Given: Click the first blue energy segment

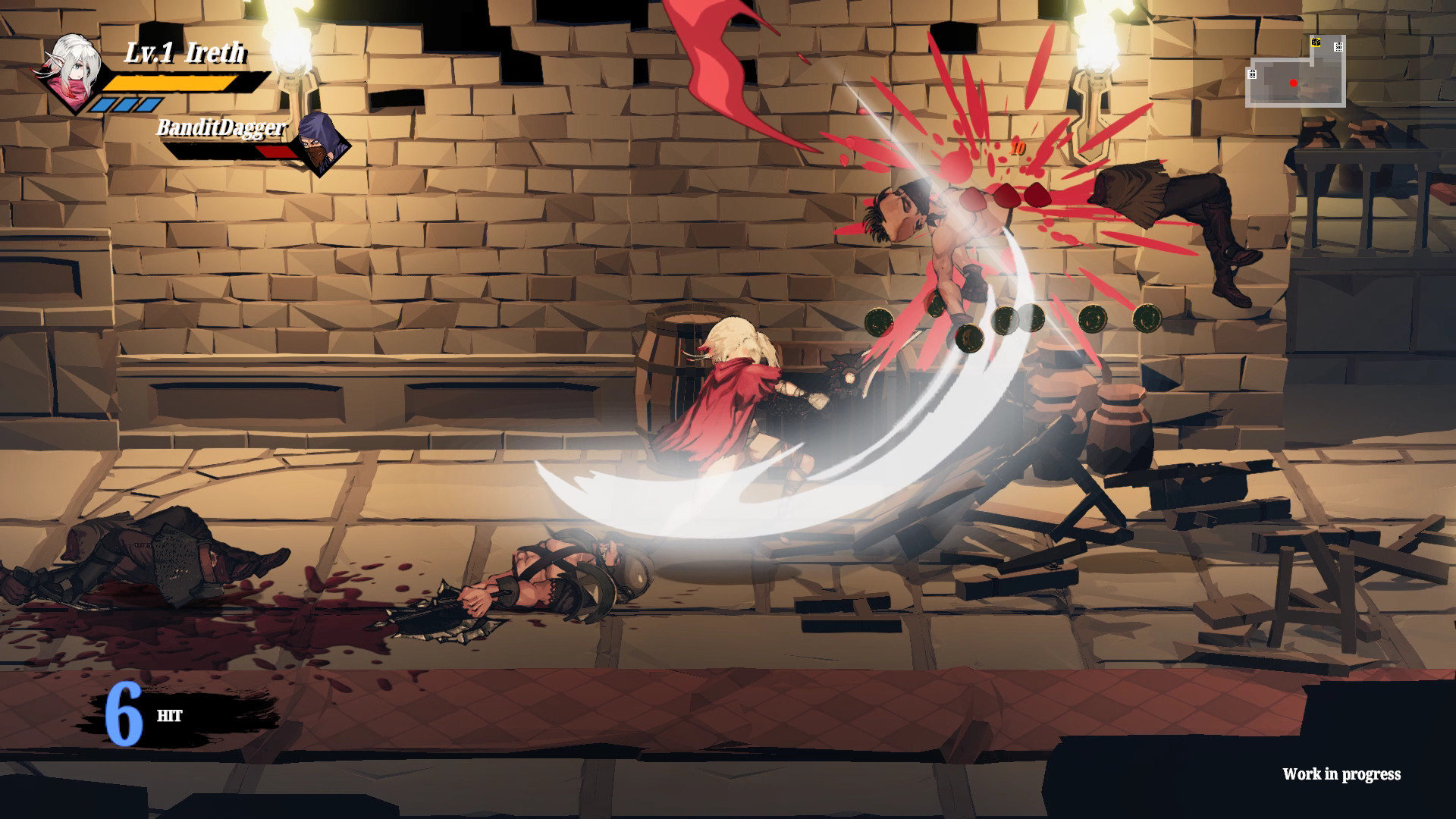Looking at the screenshot, I should pos(104,104).
